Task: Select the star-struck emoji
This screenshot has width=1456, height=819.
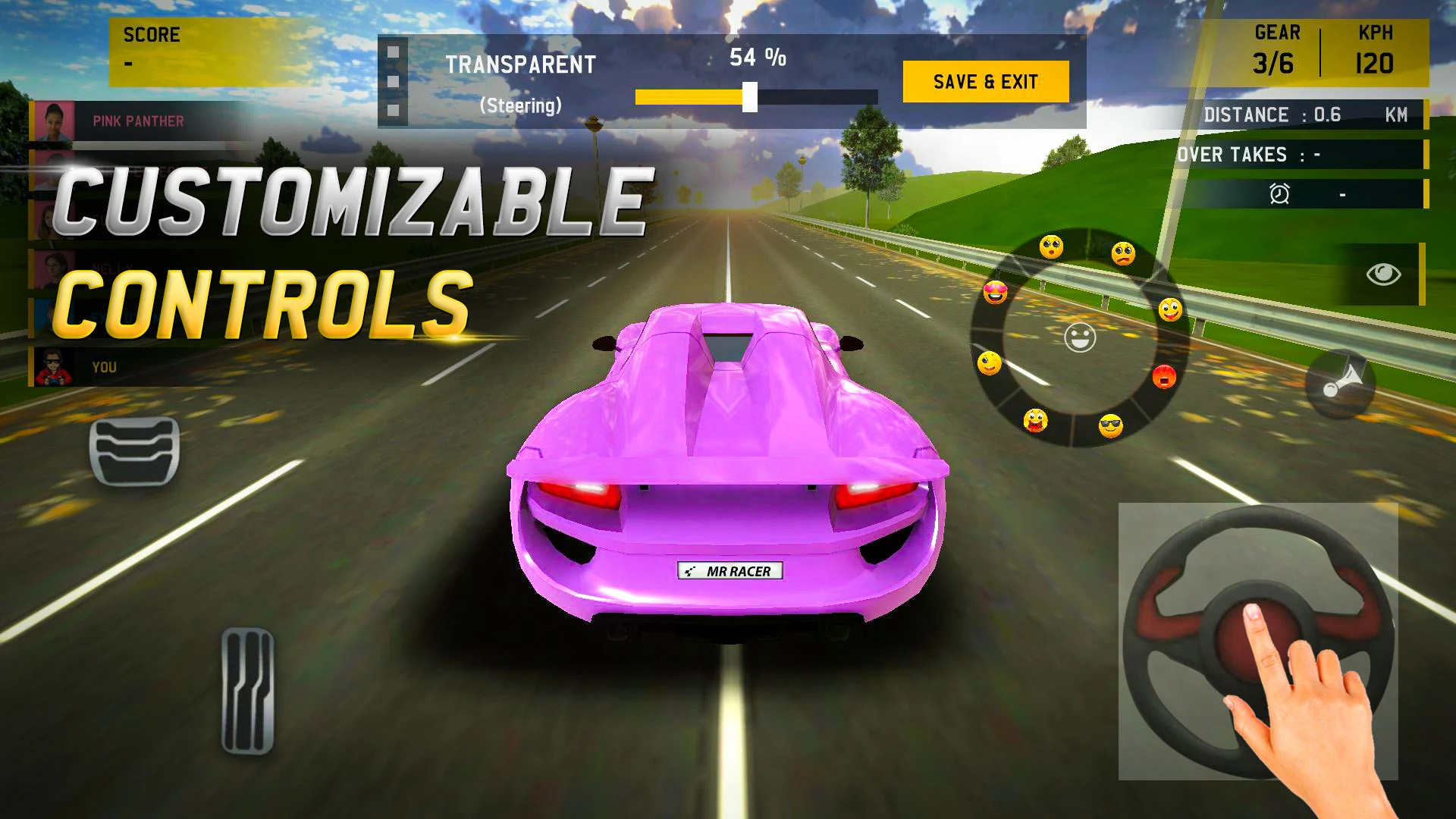Action: pos(1034,421)
